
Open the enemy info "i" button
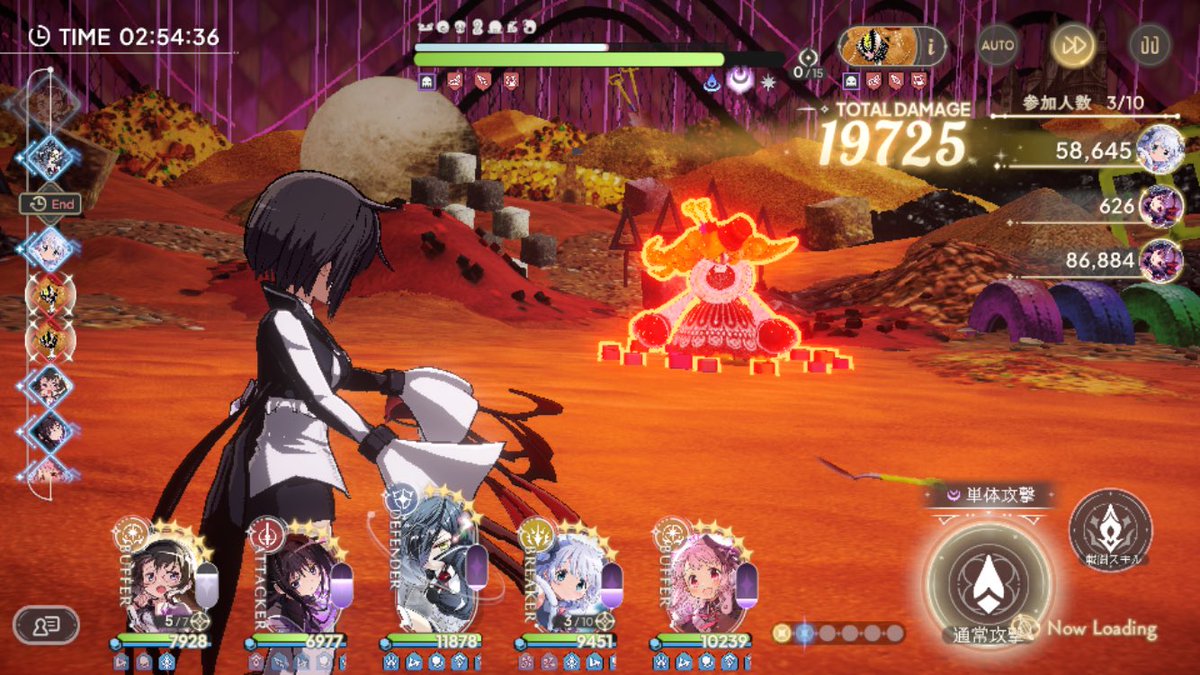931,45
